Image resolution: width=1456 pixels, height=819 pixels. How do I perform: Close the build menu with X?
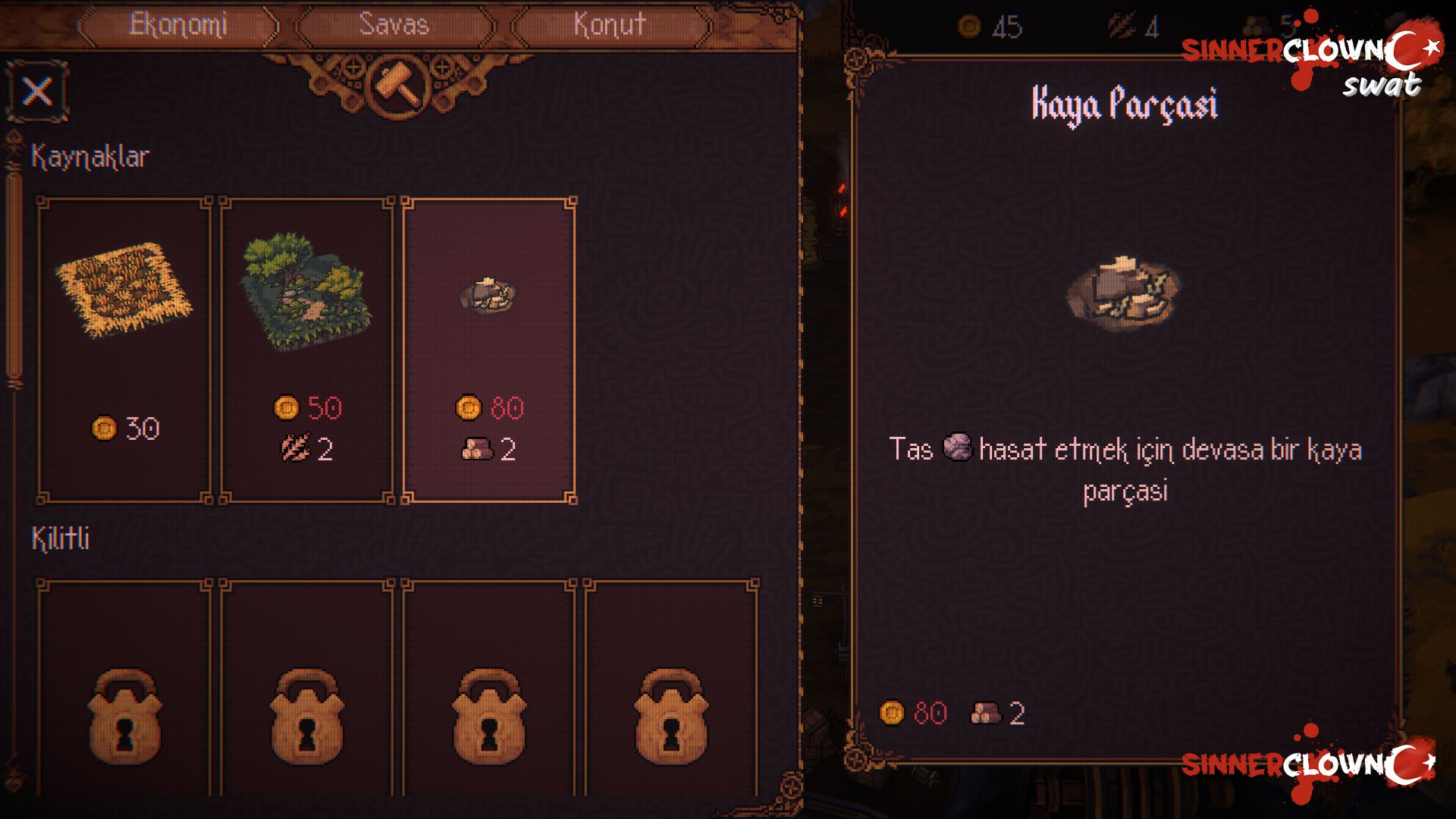pyautogui.click(x=37, y=92)
